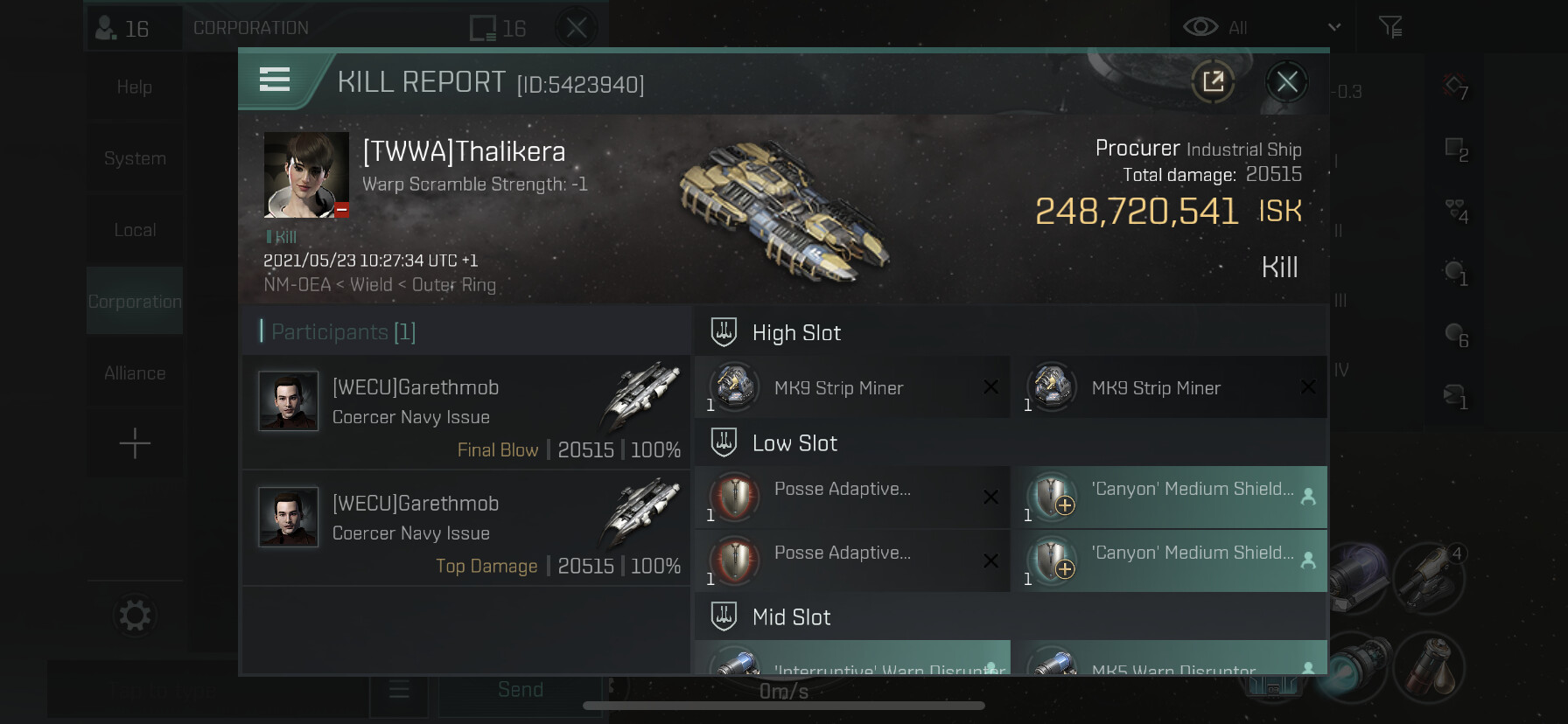Switch to the System chat channel
The image size is (1568, 724).
135,158
